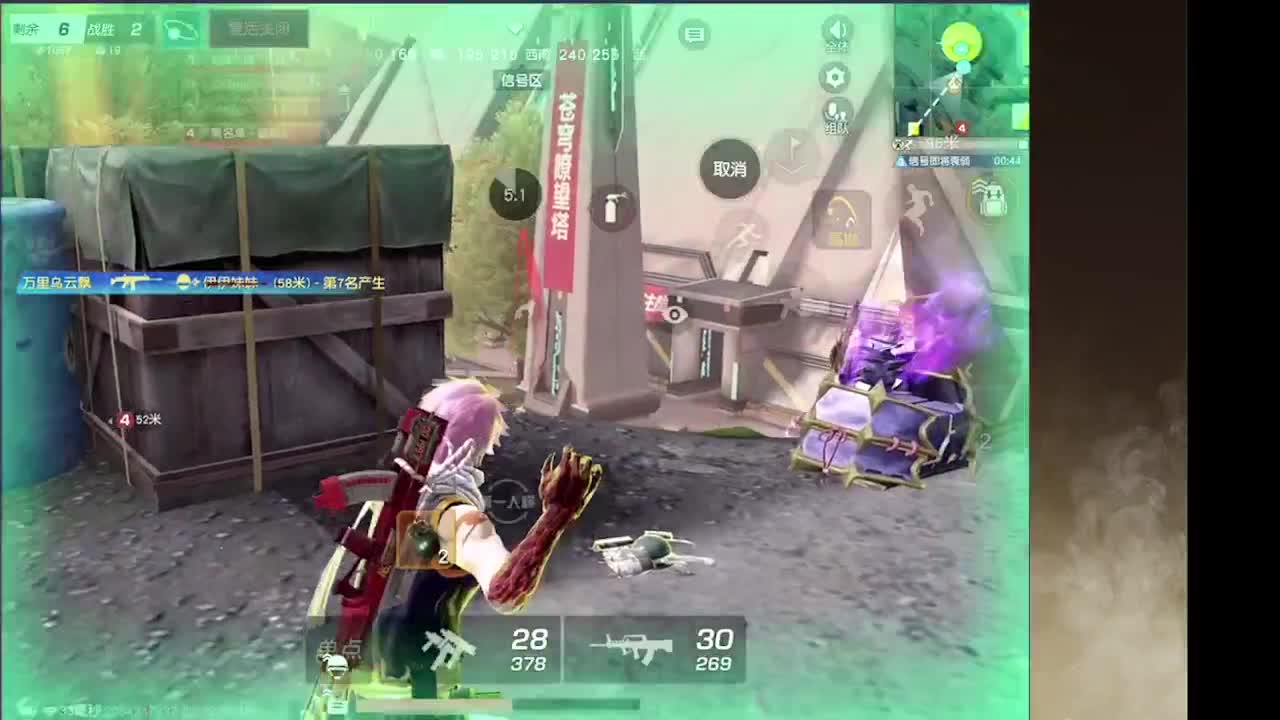Mute the 全体 voice channel speaker
The height and width of the screenshot is (720, 1280).
click(x=836, y=29)
